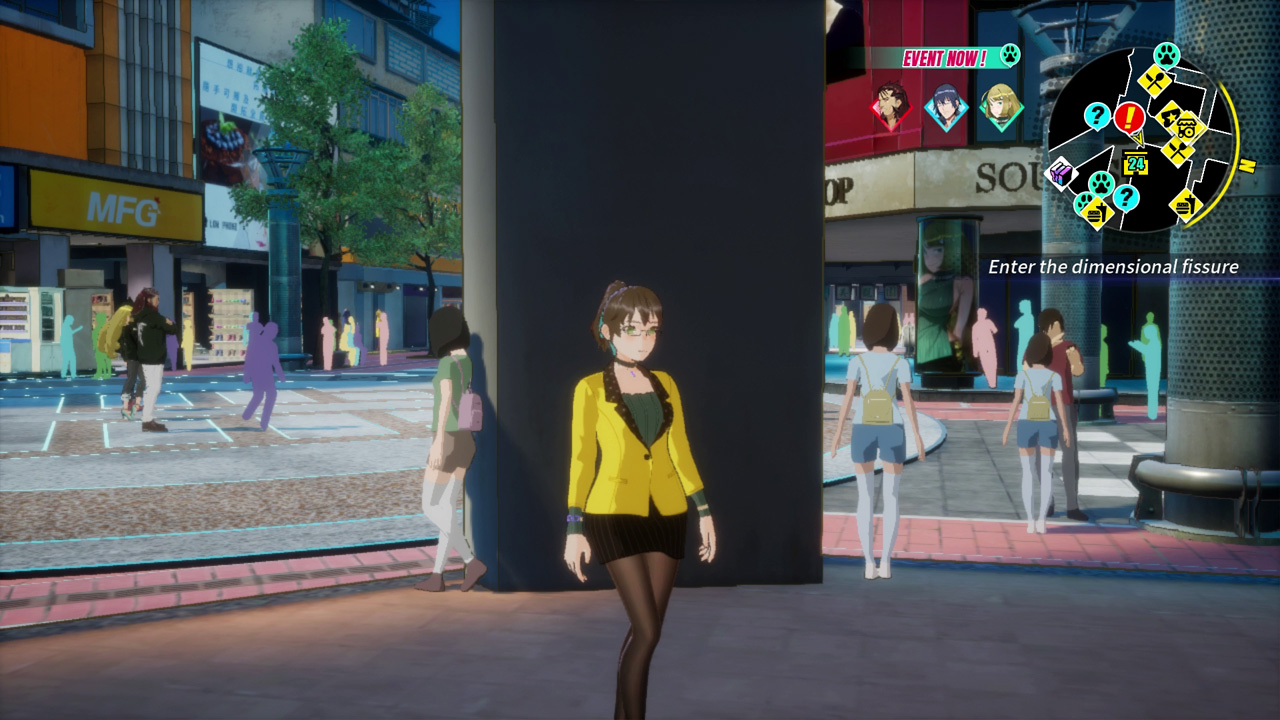The image size is (1280, 720).
Task: Click the EVENT NOW! banner
Action: [x=945, y=57]
